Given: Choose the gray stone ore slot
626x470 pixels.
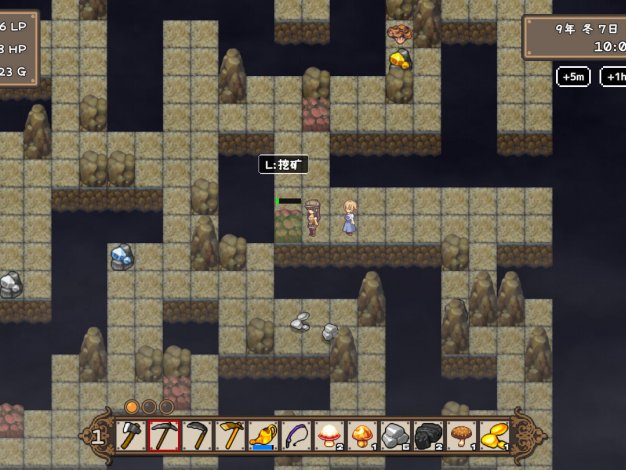Looking at the screenshot, I should 395,435.
